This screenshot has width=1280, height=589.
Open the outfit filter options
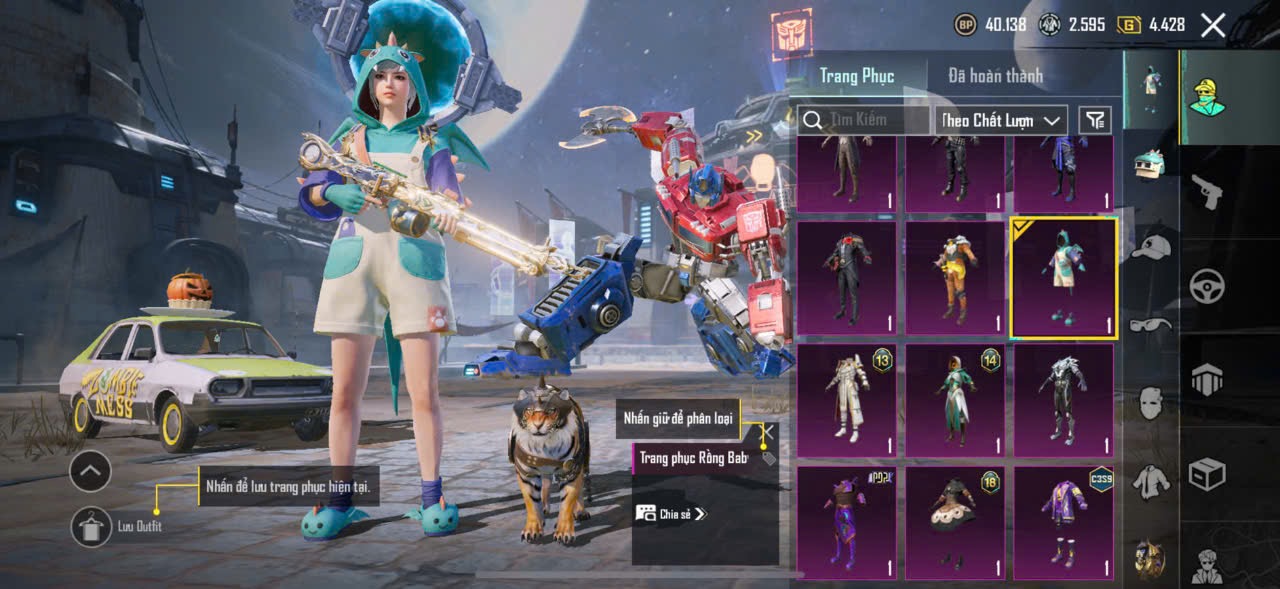point(1096,121)
